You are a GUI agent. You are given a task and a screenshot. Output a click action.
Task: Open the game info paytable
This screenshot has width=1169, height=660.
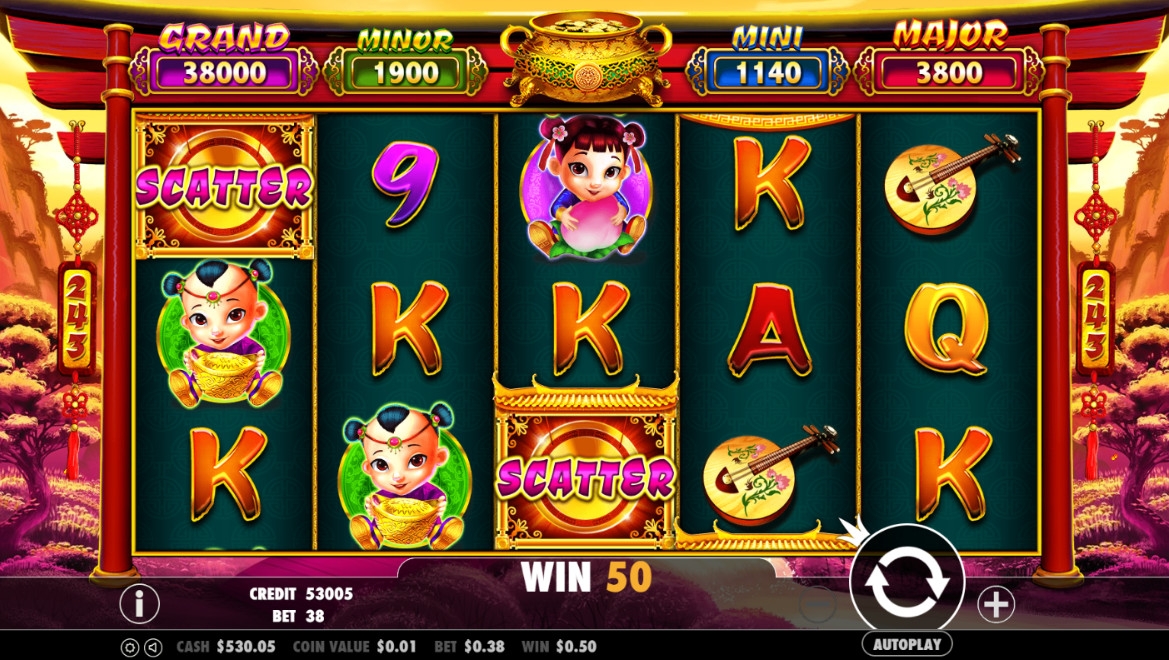(x=140, y=603)
